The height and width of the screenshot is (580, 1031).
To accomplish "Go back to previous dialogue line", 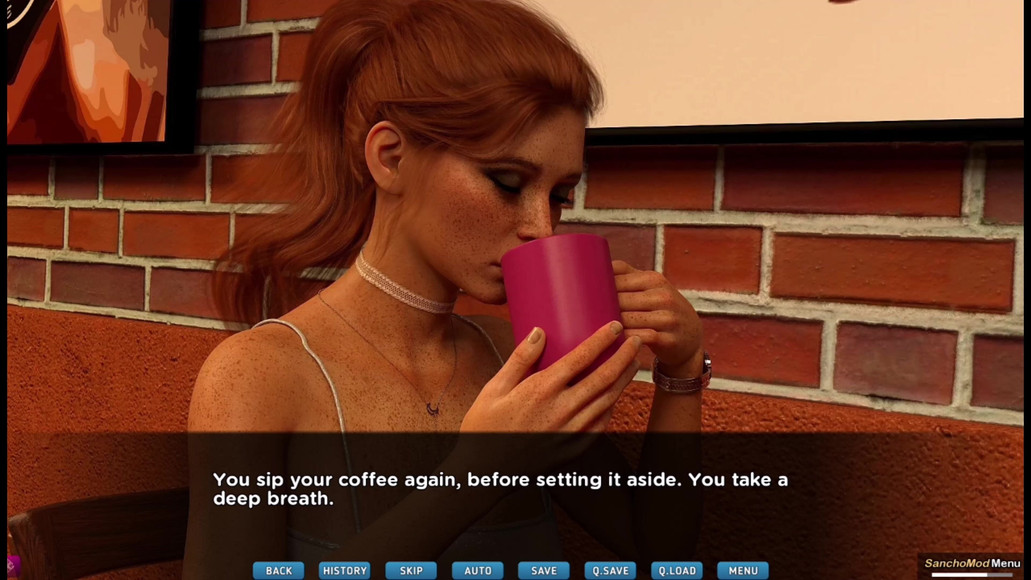I will tap(278, 570).
